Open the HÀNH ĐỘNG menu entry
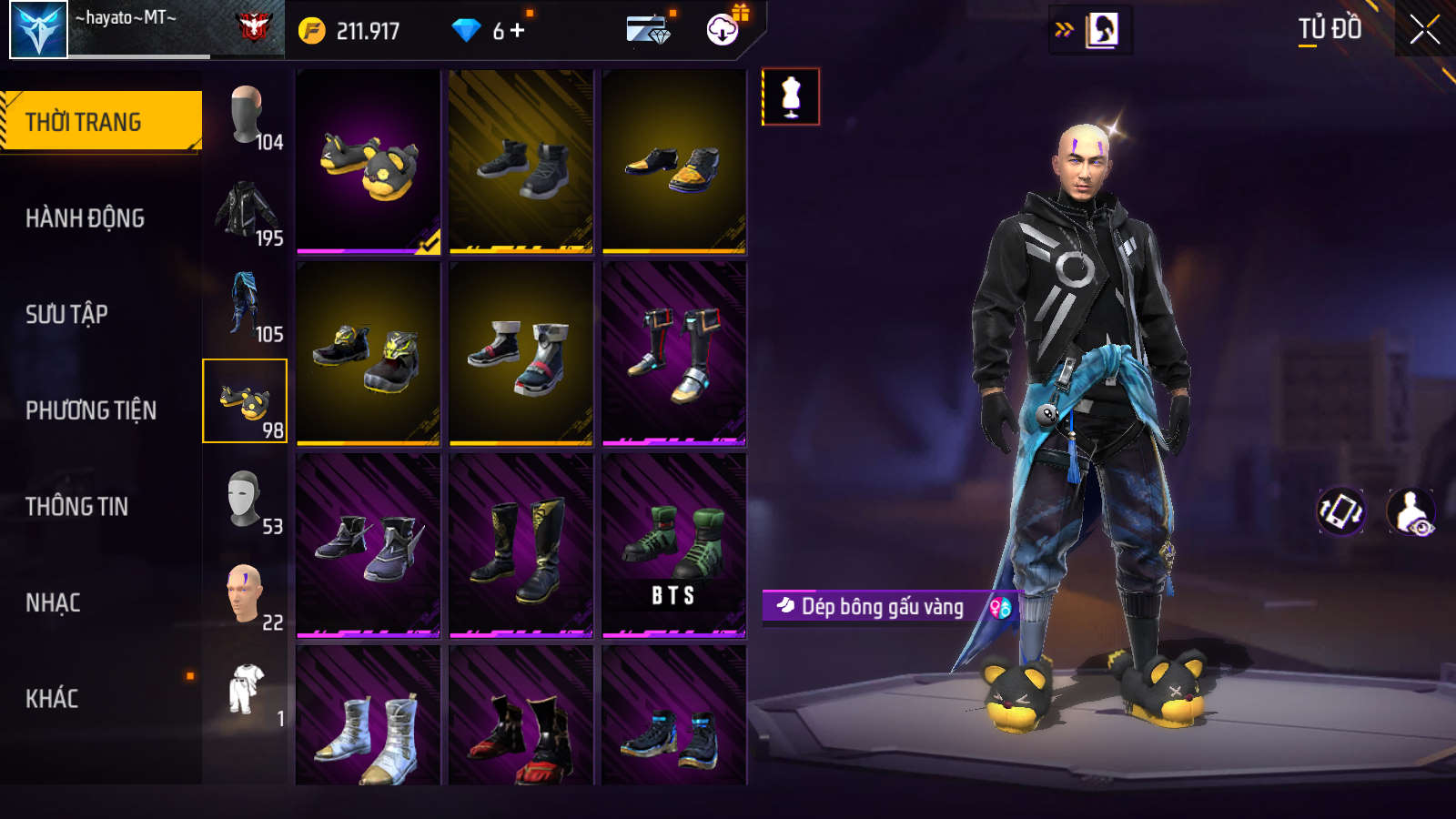Screen dimensions: 1456x819 pyautogui.click(x=85, y=218)
